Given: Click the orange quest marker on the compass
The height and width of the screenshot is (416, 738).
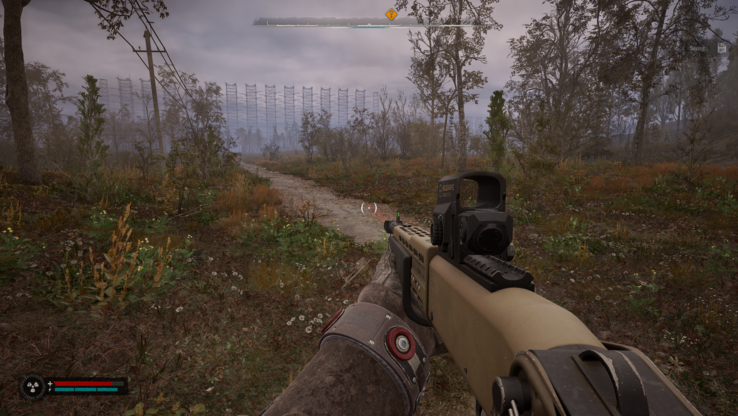Looking at the screenshot, I should click(391, 14).
